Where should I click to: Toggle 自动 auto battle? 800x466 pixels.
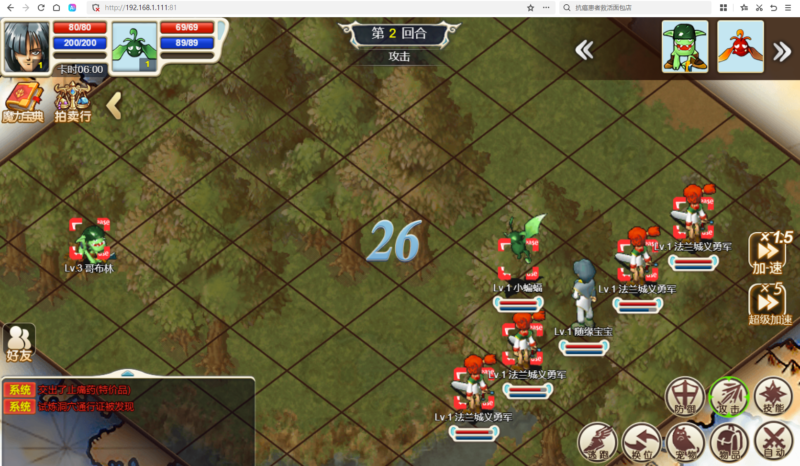click(773, 441)
